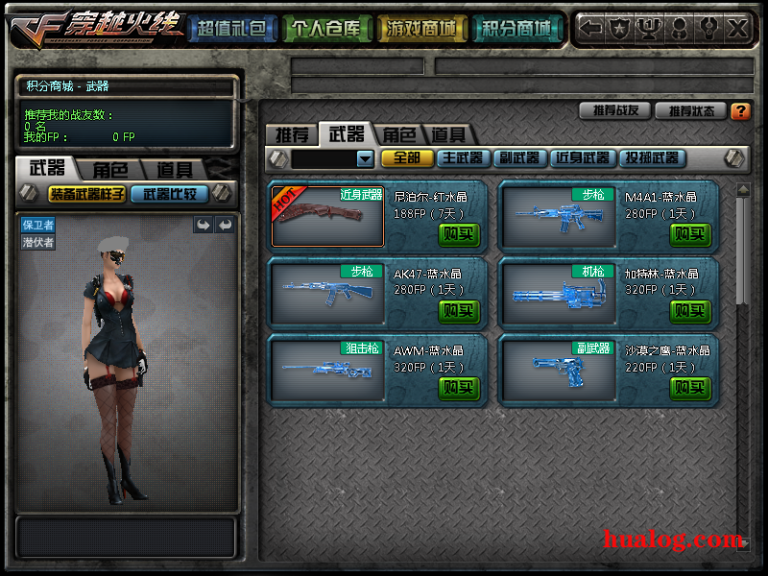
Task: Choose the 潜伏者 faction label
Action: [38, 242]
